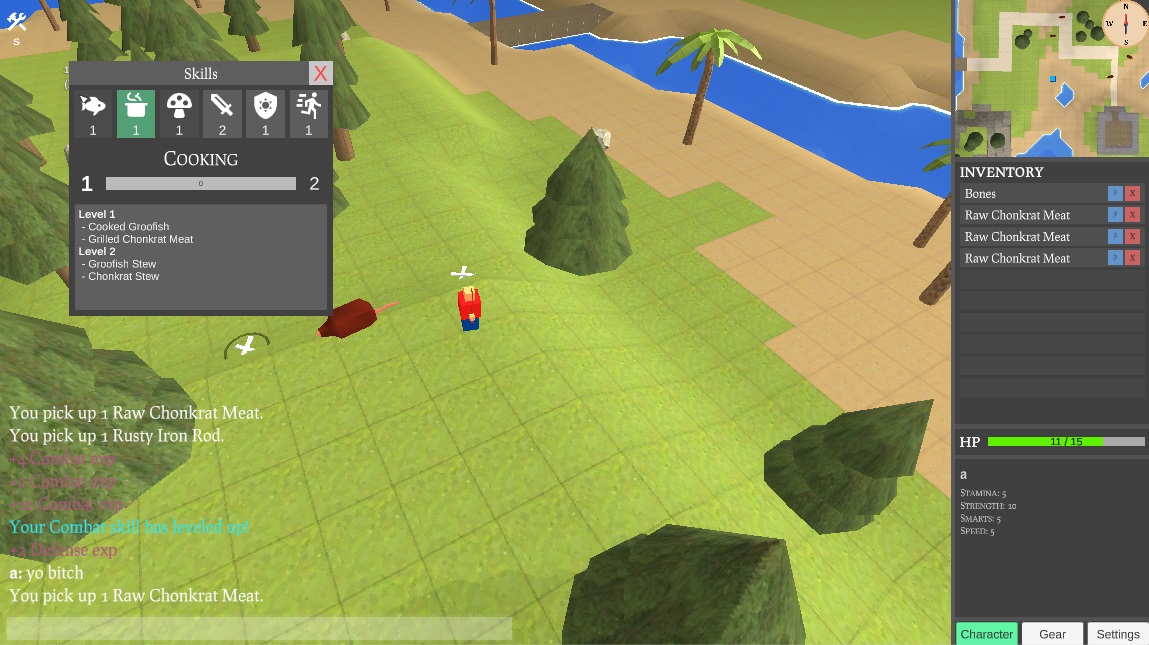Select the Bones inventory item
This screenshot has height=645, width=1149.
(1030, 194)
